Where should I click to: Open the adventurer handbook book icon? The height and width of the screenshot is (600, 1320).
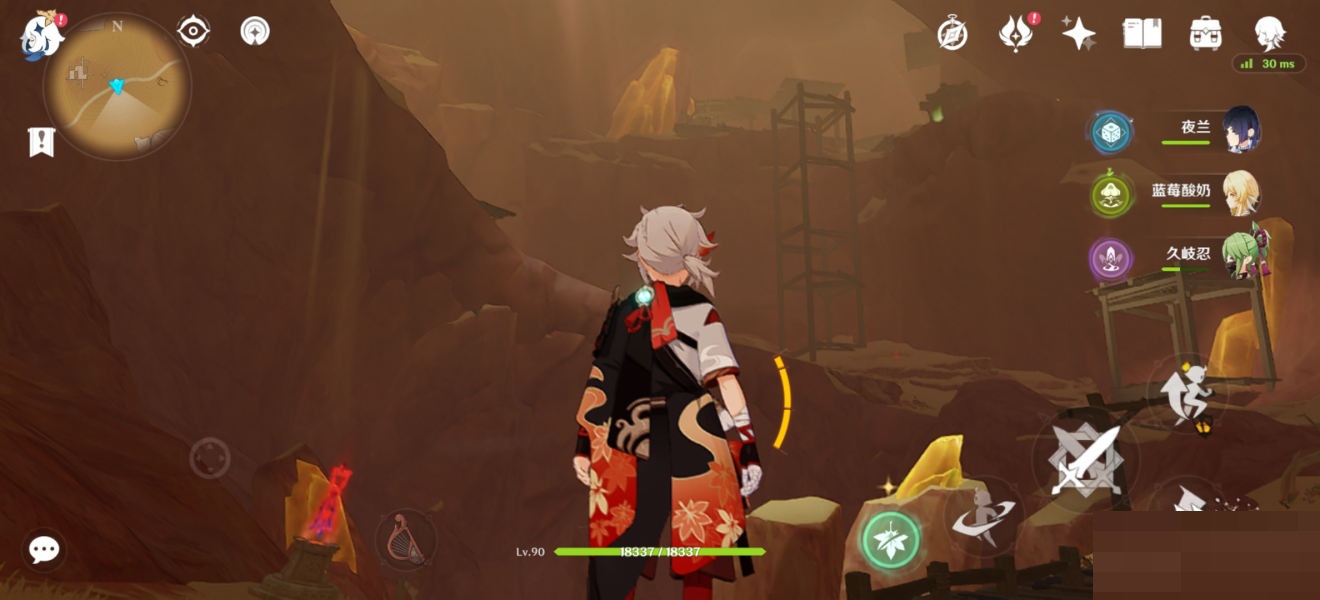pyautogui.click(x=1142, y=34)
